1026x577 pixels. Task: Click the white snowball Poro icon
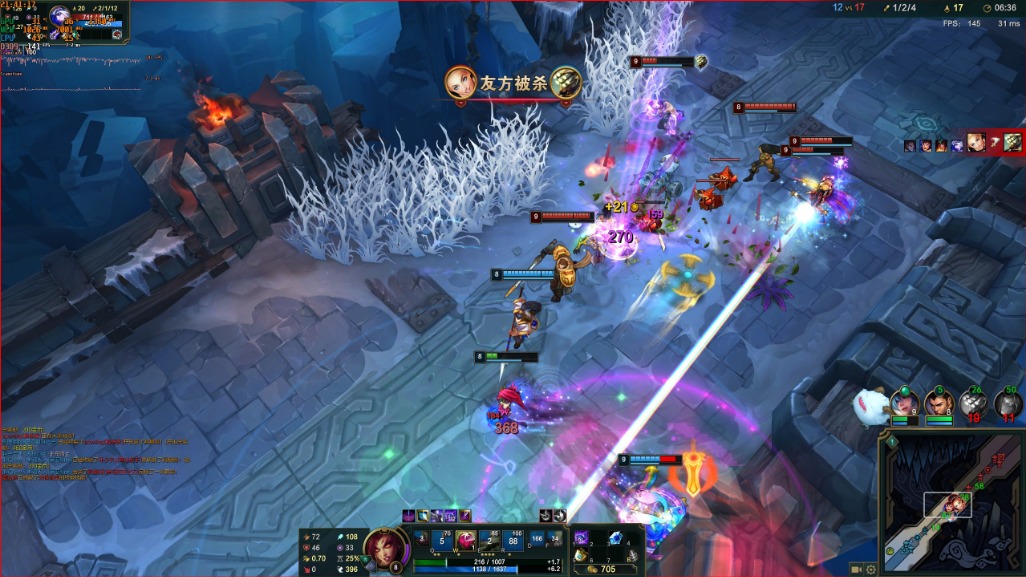click(x=869, y=405)
